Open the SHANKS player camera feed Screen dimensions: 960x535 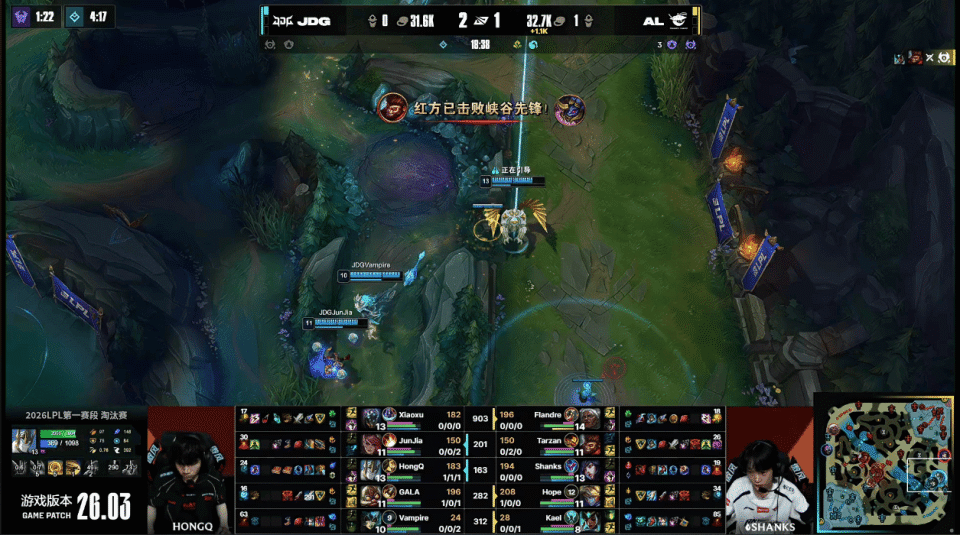click(768, 468)
